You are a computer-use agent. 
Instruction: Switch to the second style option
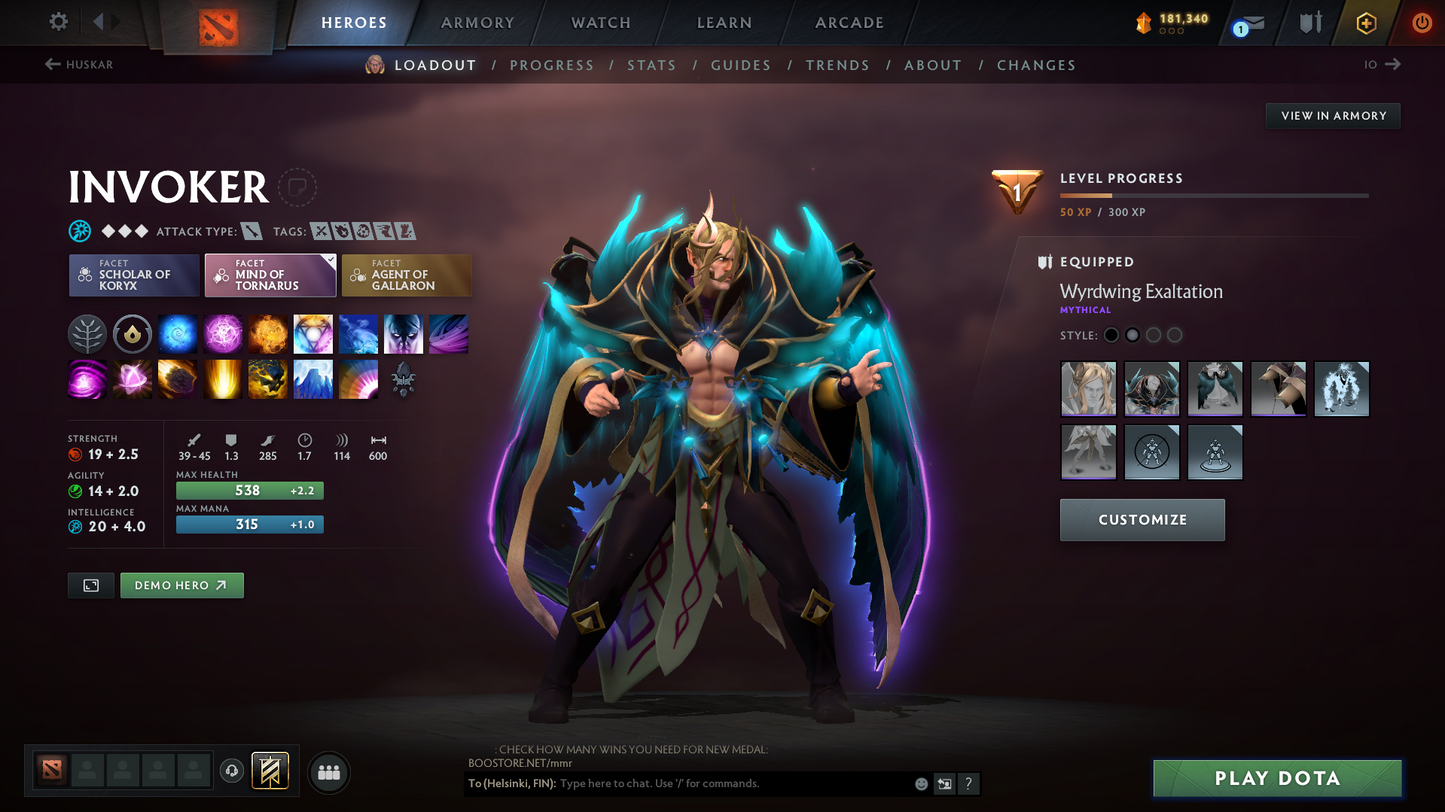pyautogui.click(x=1132, y=335)
